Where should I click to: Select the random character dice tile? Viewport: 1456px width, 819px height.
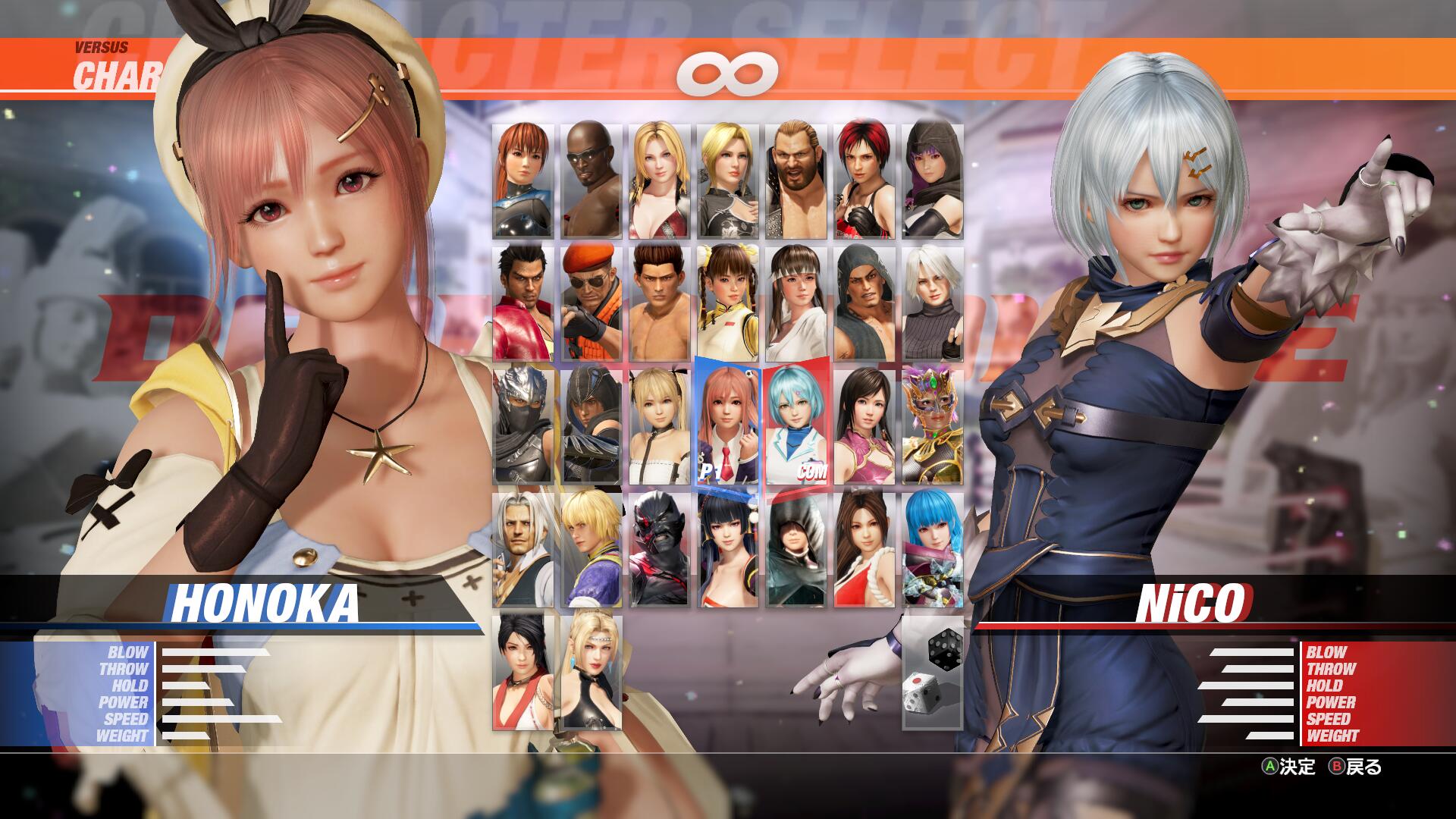point(933,672)
